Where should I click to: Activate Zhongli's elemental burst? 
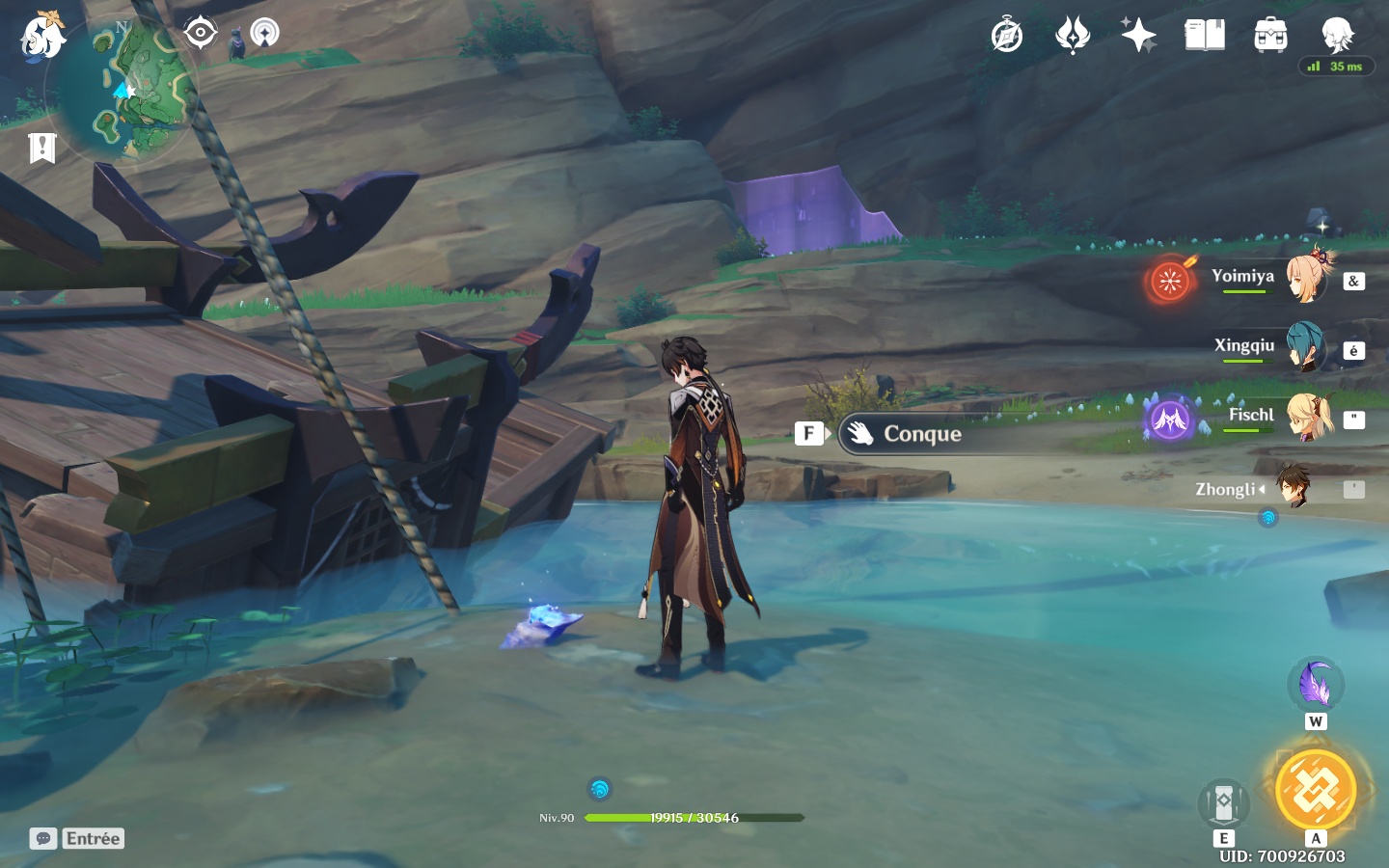(x=1316, y=791)
